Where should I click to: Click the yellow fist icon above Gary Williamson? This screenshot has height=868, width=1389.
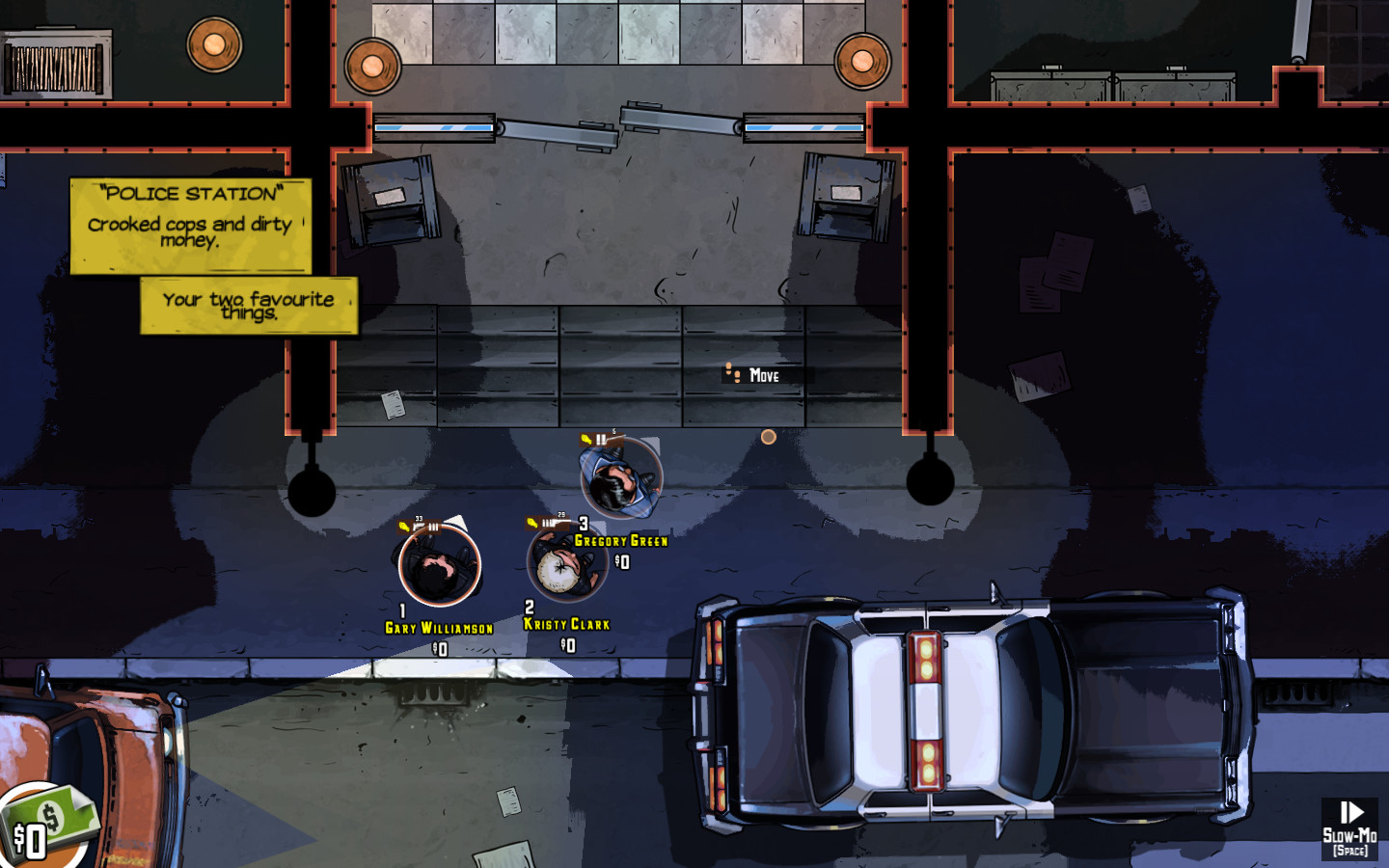click(403, 526)
